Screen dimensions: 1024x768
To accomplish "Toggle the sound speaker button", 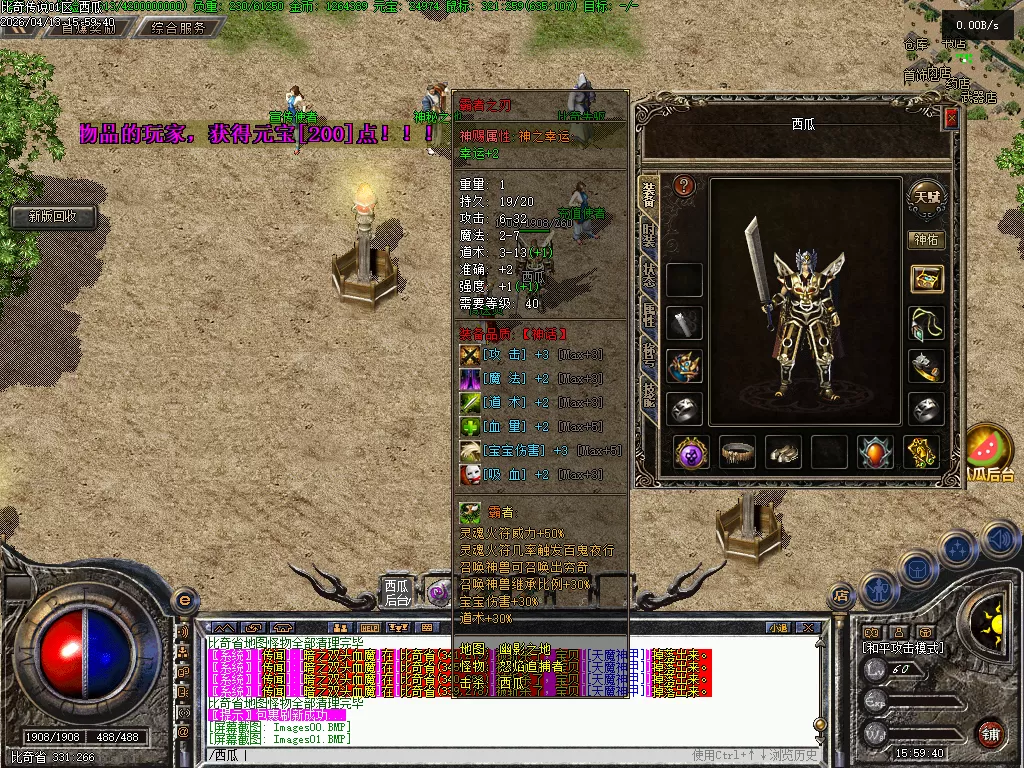I will click(x=1000, y=540).
